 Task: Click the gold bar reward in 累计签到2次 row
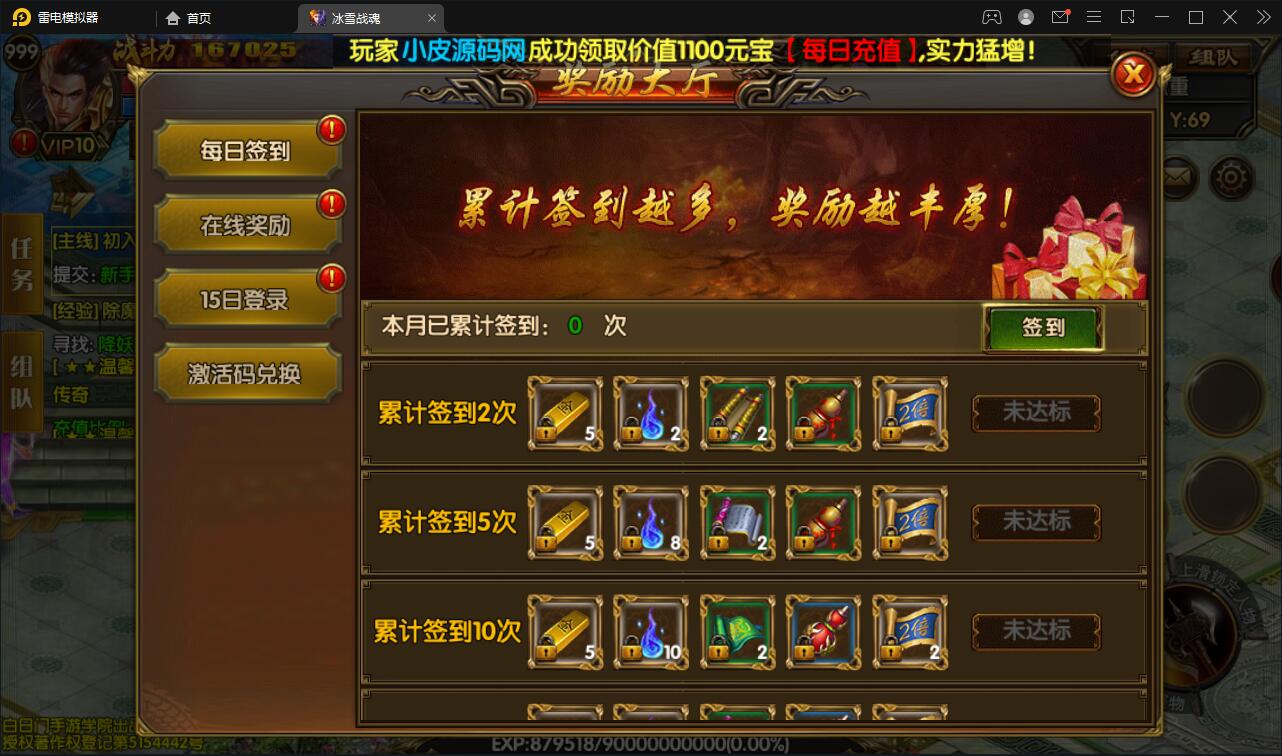click(x=564, y=413)
